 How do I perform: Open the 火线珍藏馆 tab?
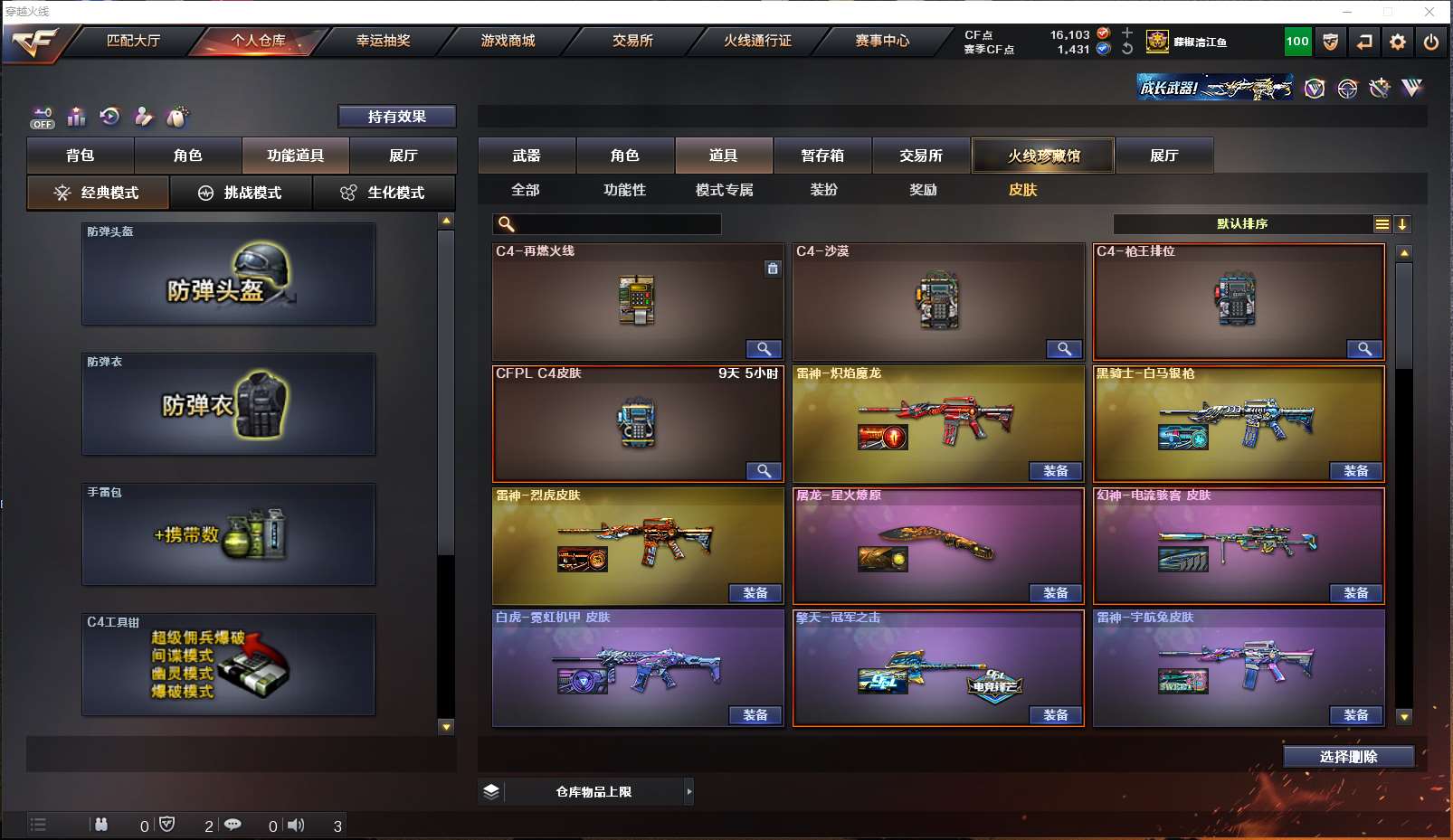pyautogui.click(x=1043, y=156)
